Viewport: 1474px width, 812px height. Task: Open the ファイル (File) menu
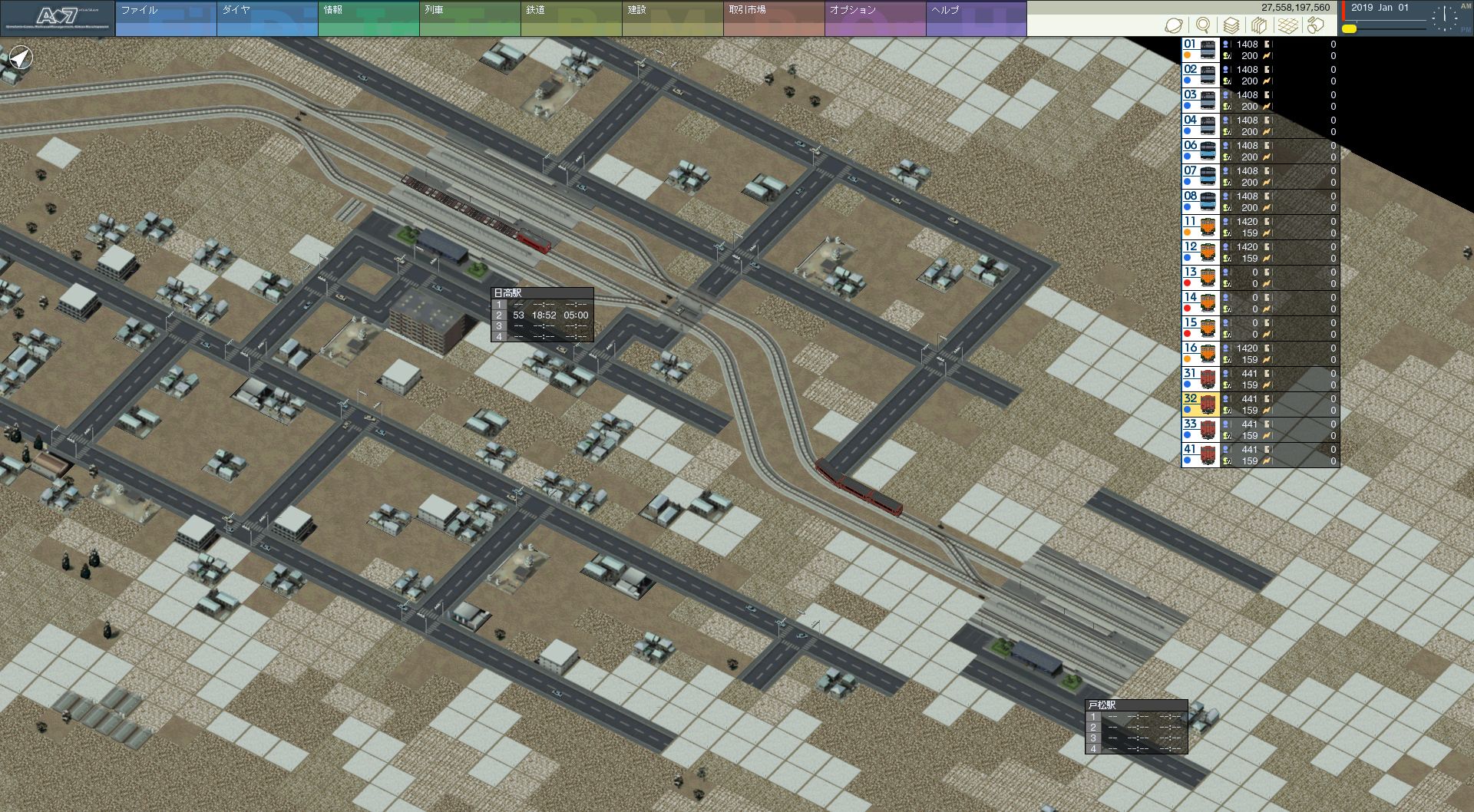[x=165, y=18]
